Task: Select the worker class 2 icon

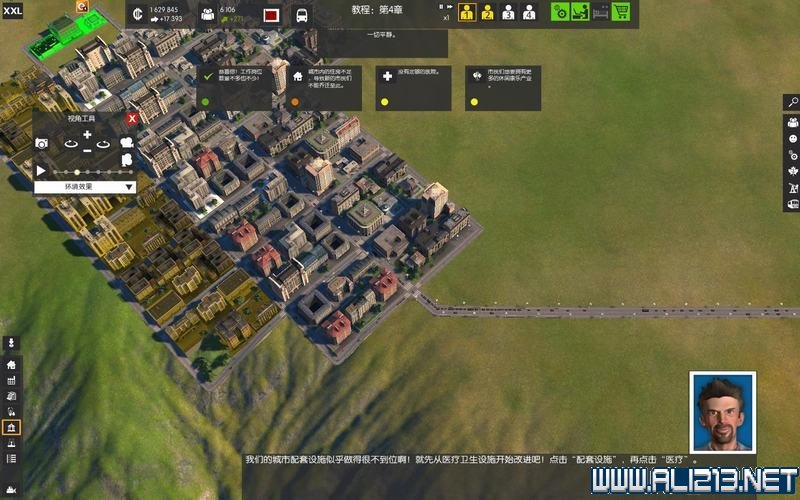Action: pos(487,12)
